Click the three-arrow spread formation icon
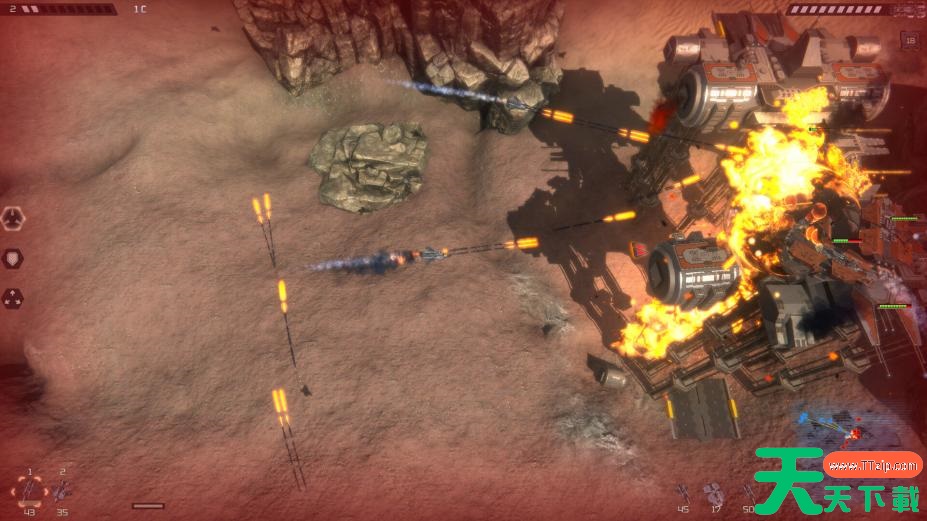The image size is (927, 521). click(x=13, y=297)
